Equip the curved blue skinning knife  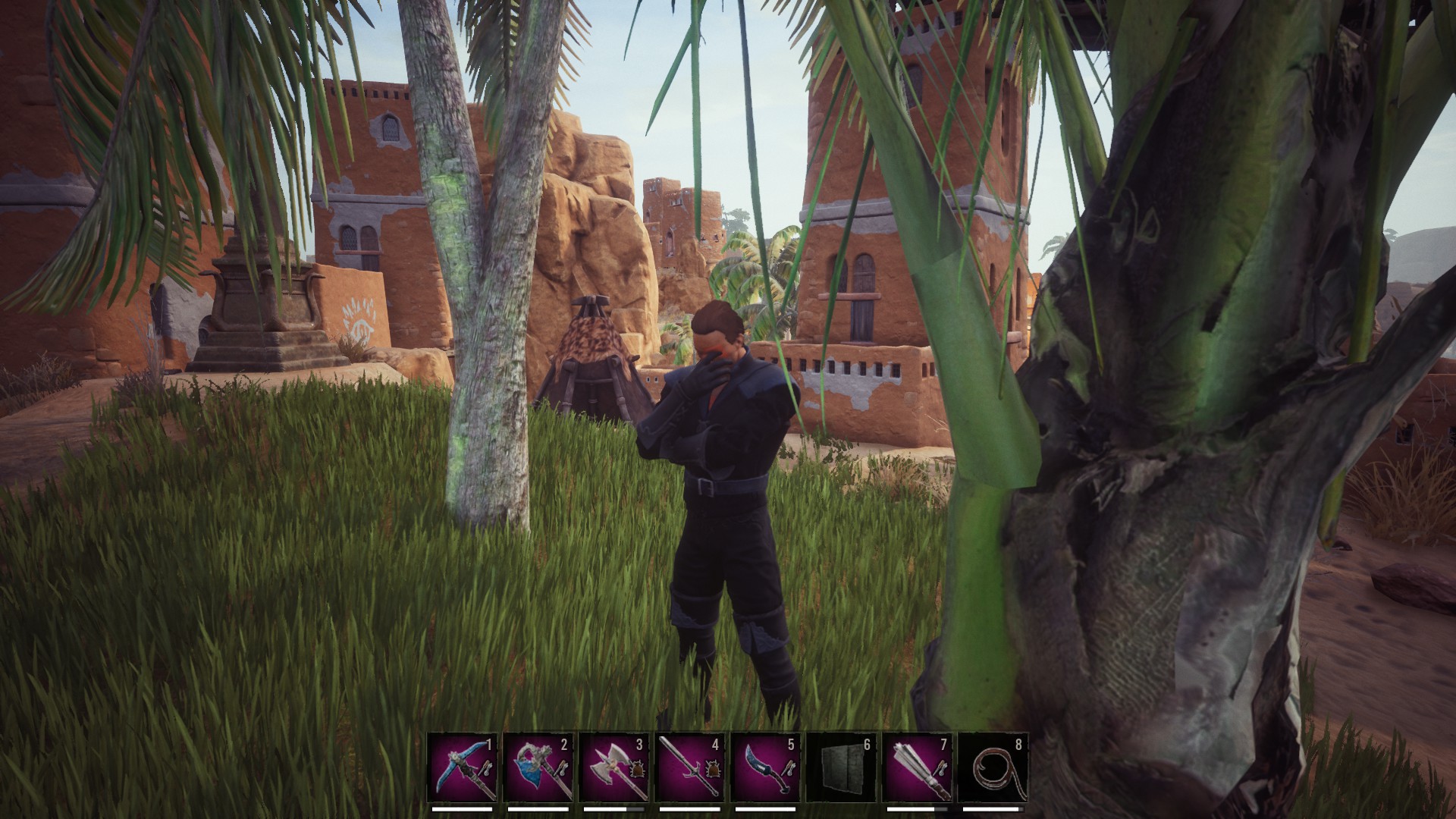[766, 767]
